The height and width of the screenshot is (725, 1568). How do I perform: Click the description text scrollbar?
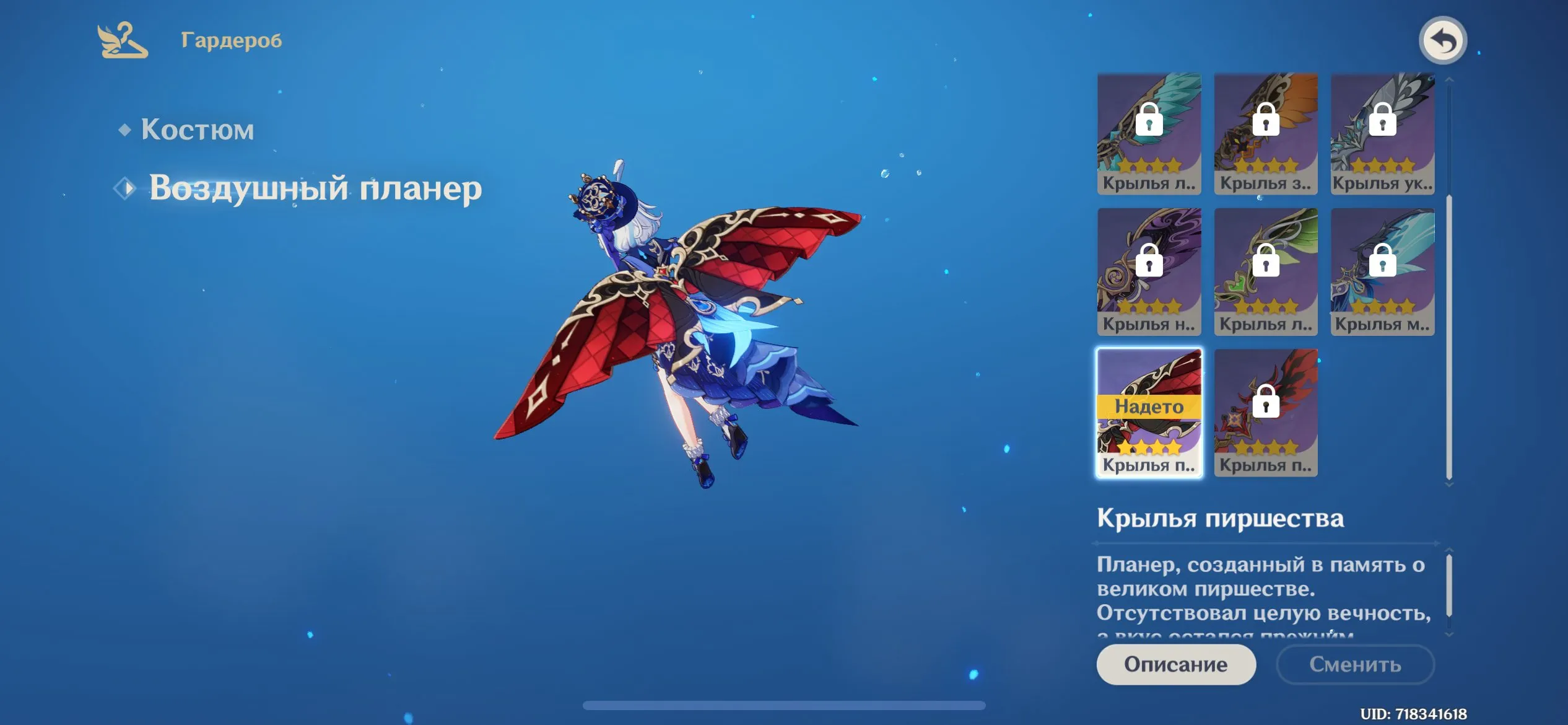[1448, 586]
